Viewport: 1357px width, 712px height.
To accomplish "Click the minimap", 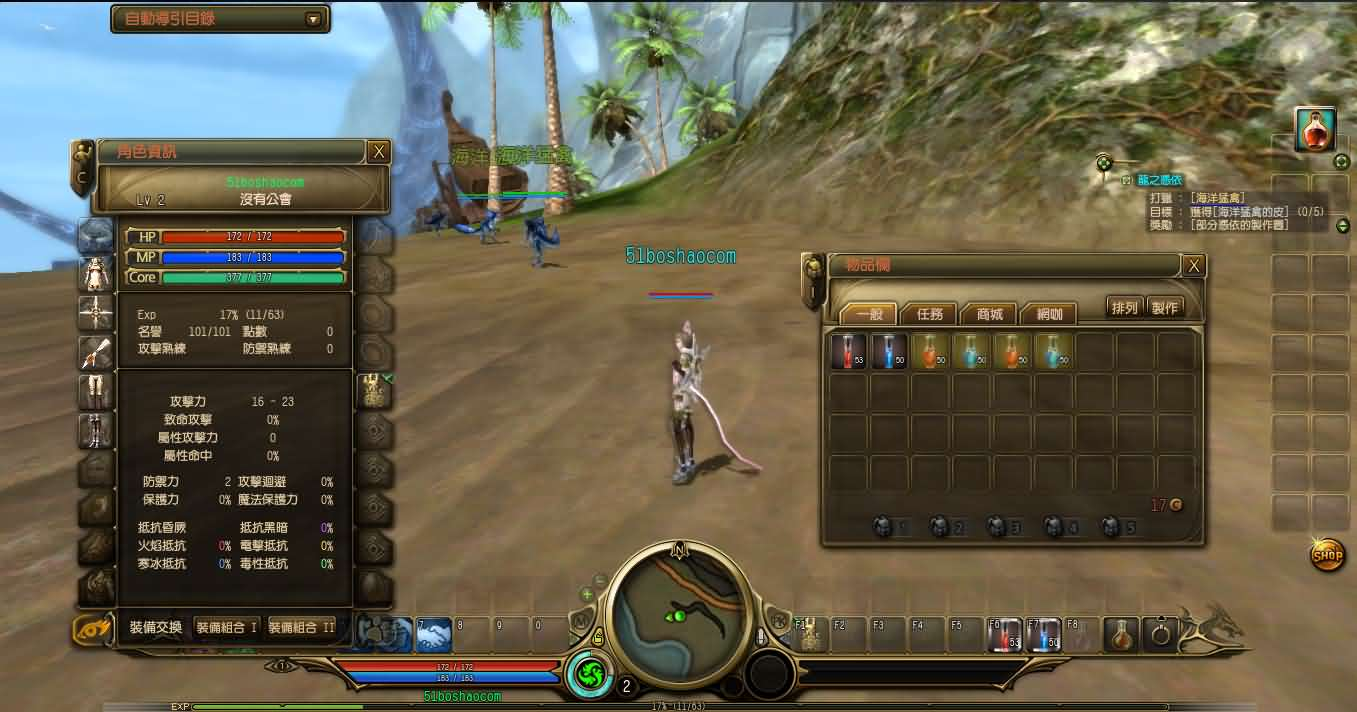I will point(681,608).
